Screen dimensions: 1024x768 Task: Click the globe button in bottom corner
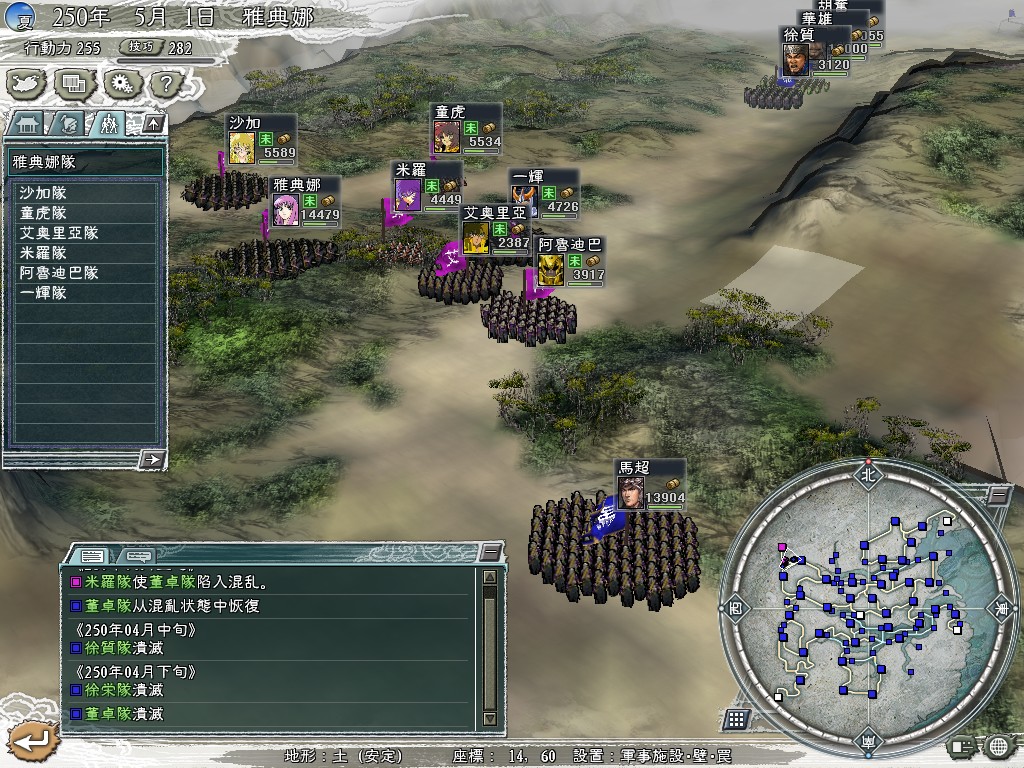[997, 746]
